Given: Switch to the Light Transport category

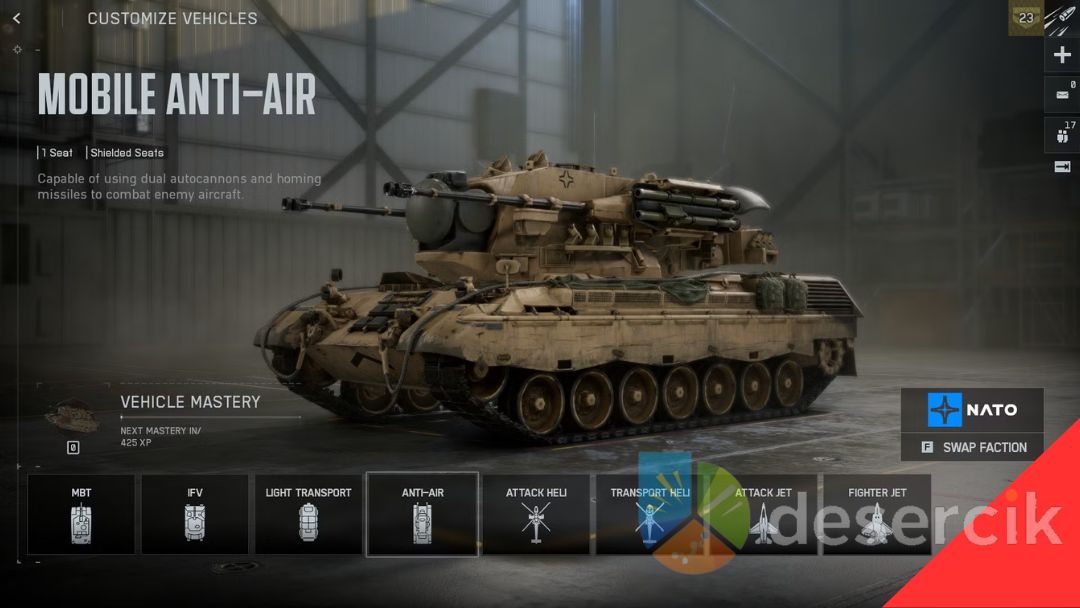Looking at the screenshot, I should tap(308, 514).
